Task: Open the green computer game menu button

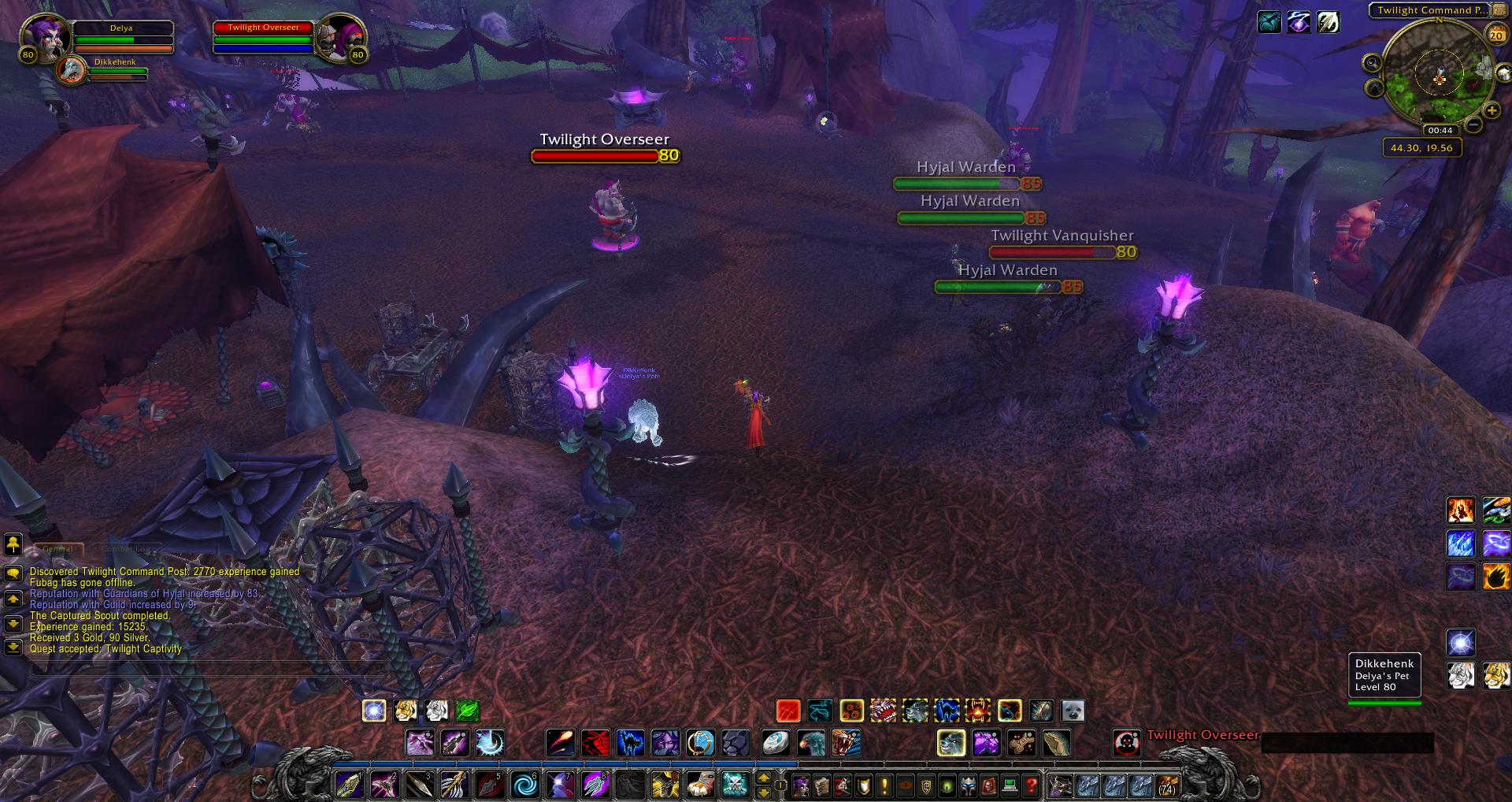Action: coord(1010,785)
